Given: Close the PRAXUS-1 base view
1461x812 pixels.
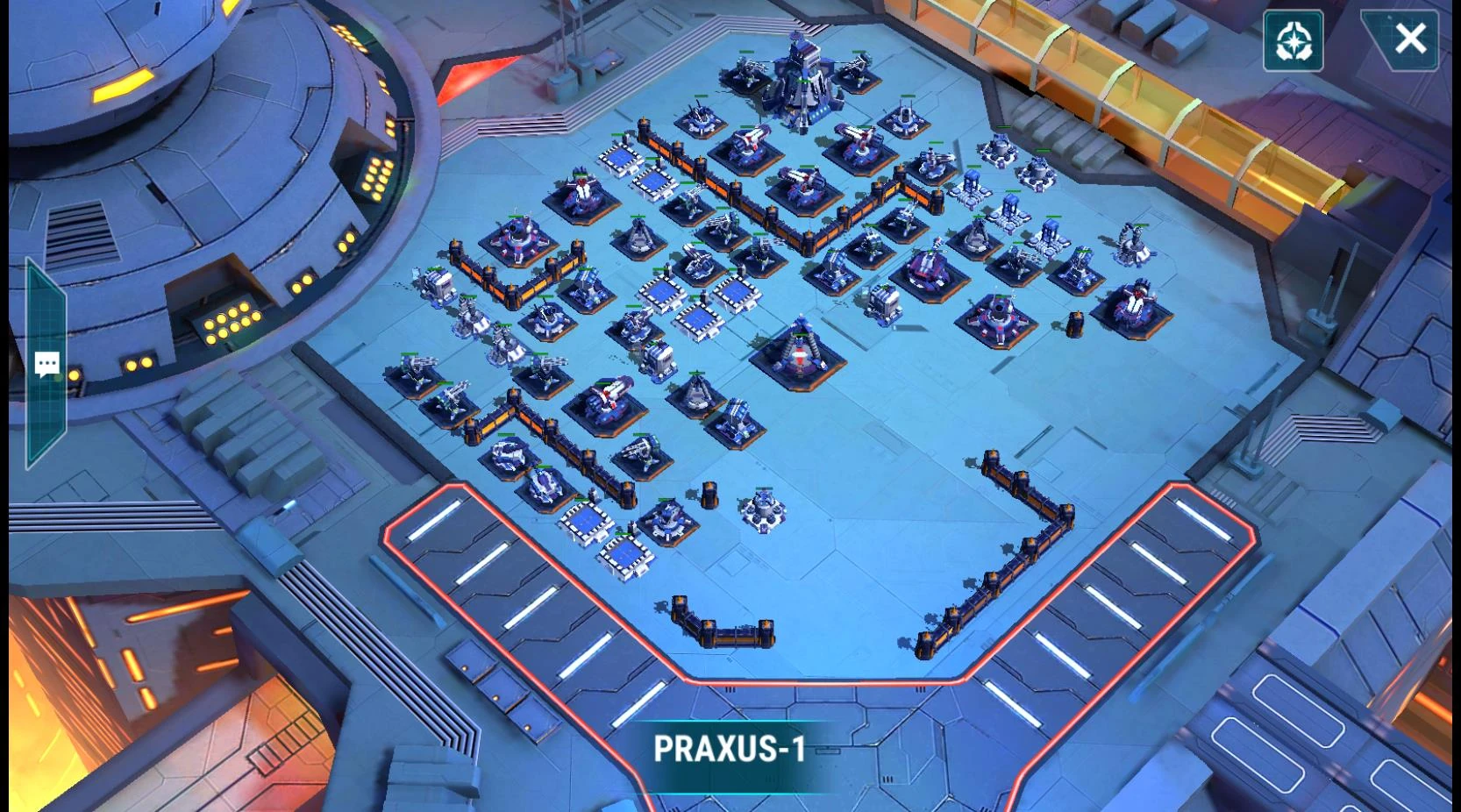Looking at the screenshot, I should [1411, 38].
